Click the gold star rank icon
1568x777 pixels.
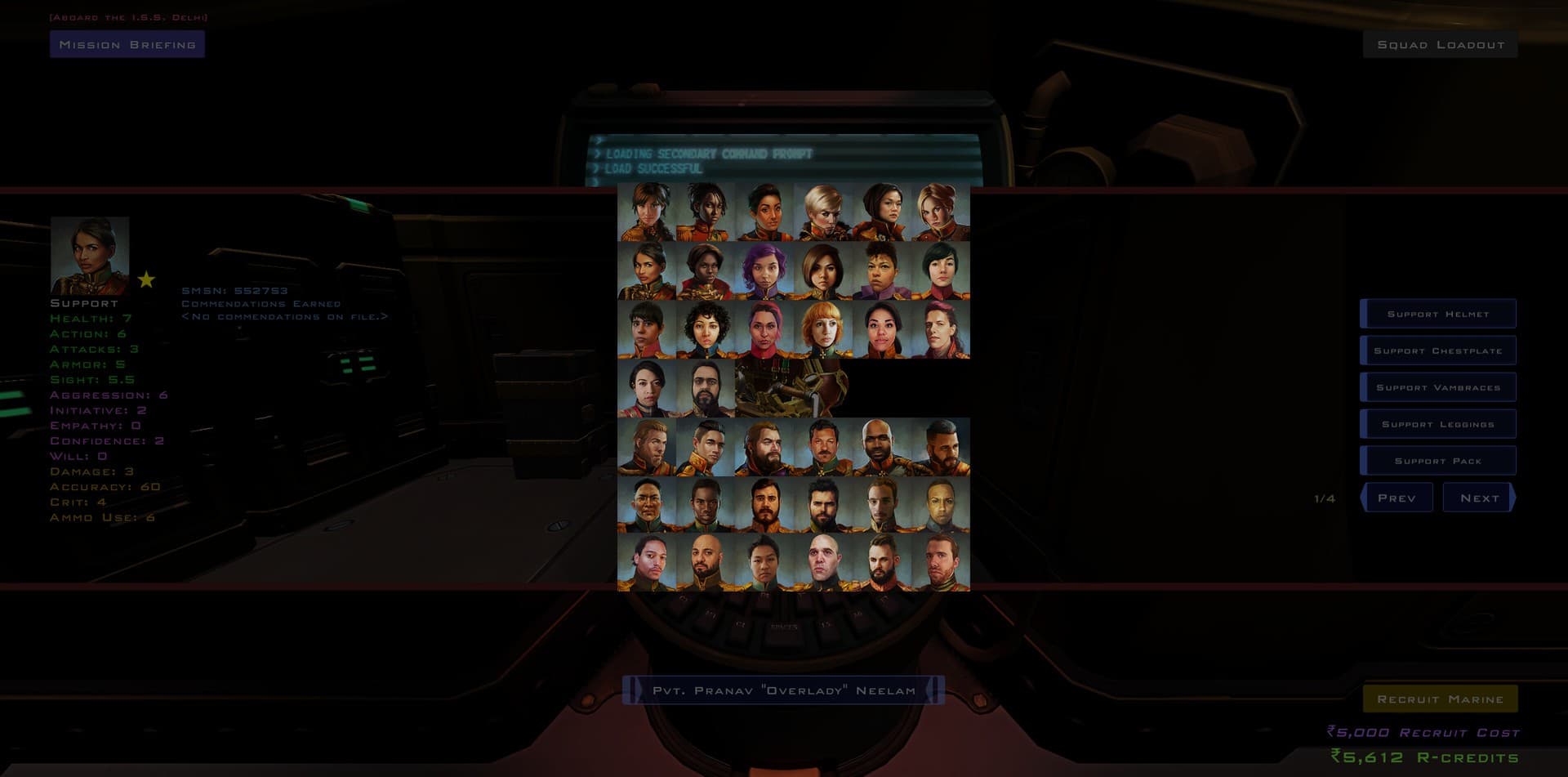pyautogui.click(x=147, y=280)
